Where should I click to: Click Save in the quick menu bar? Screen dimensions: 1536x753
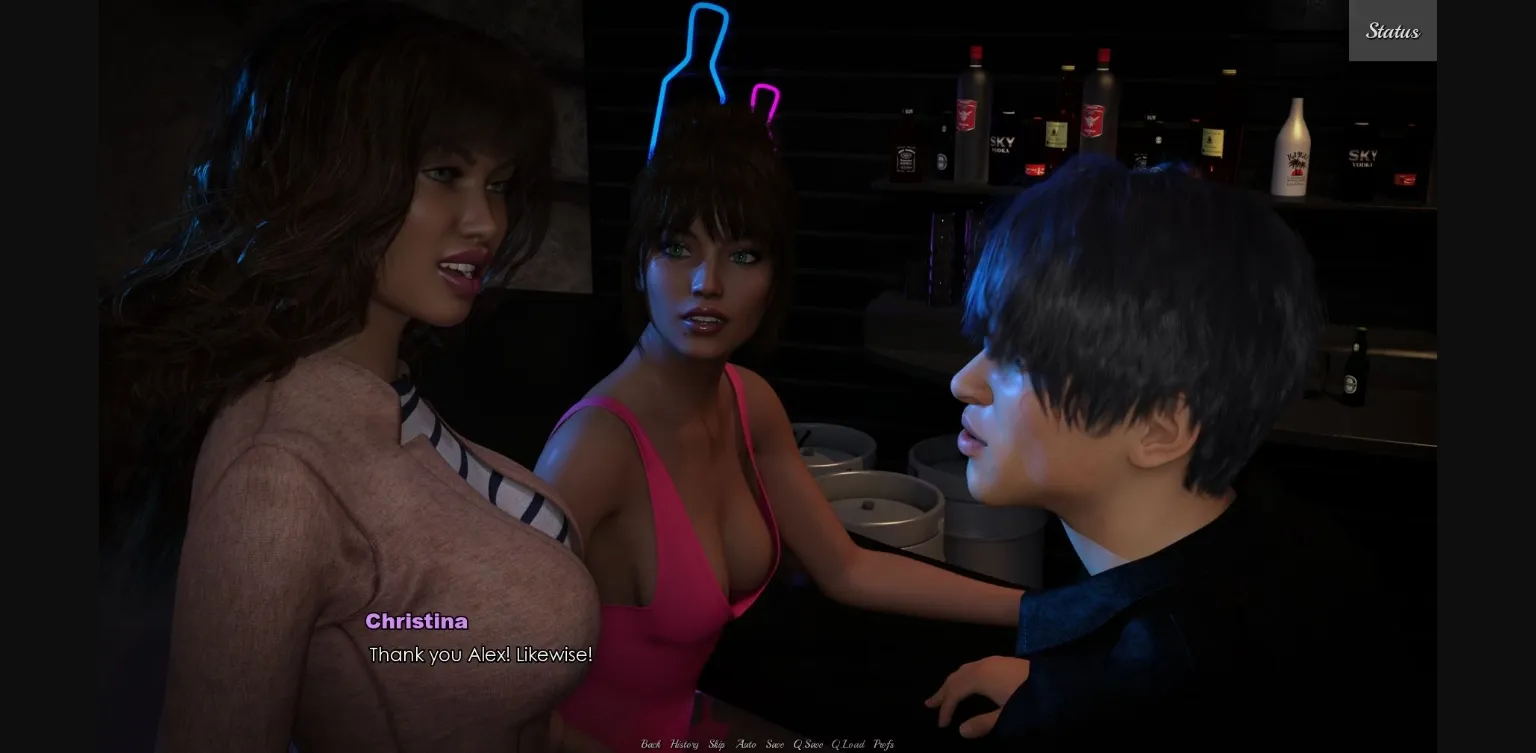[775, 745]
